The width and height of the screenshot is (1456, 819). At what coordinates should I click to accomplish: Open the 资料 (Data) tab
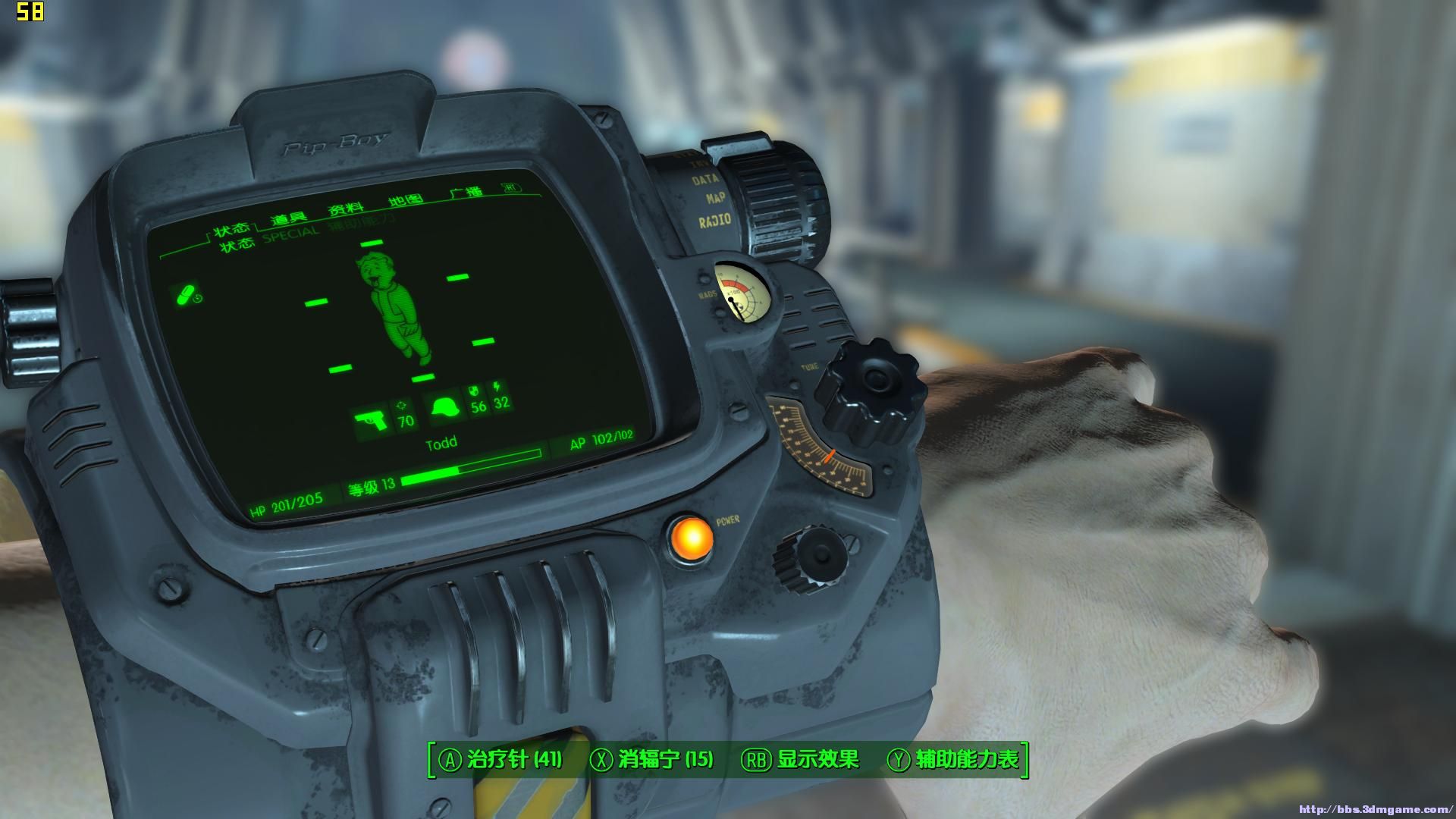[x=346, y=209]
